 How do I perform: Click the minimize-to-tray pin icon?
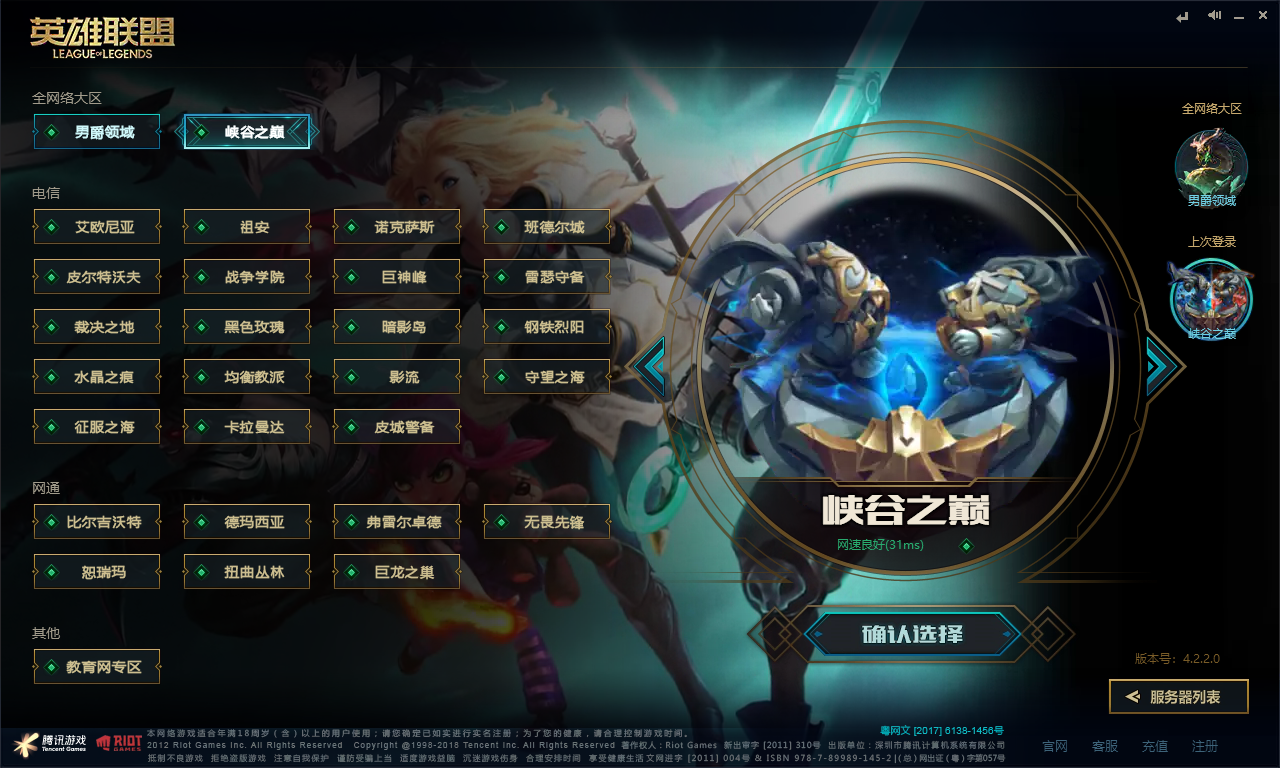(x=1183, y=16)
